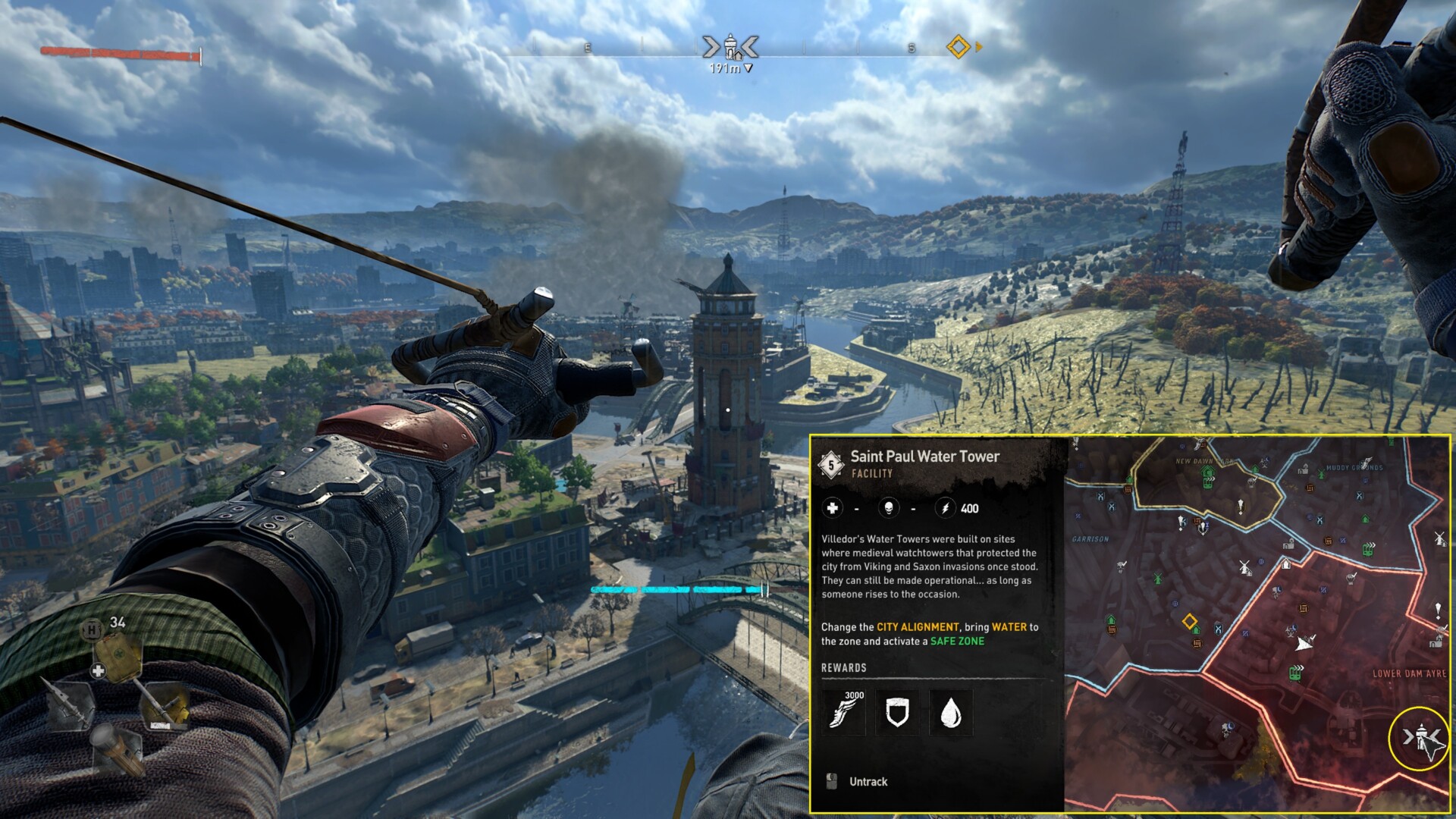Pick the pipe tool slot in the quick wheel
1456x819 pixels.
pyautogui.click(x=165, y=704)
